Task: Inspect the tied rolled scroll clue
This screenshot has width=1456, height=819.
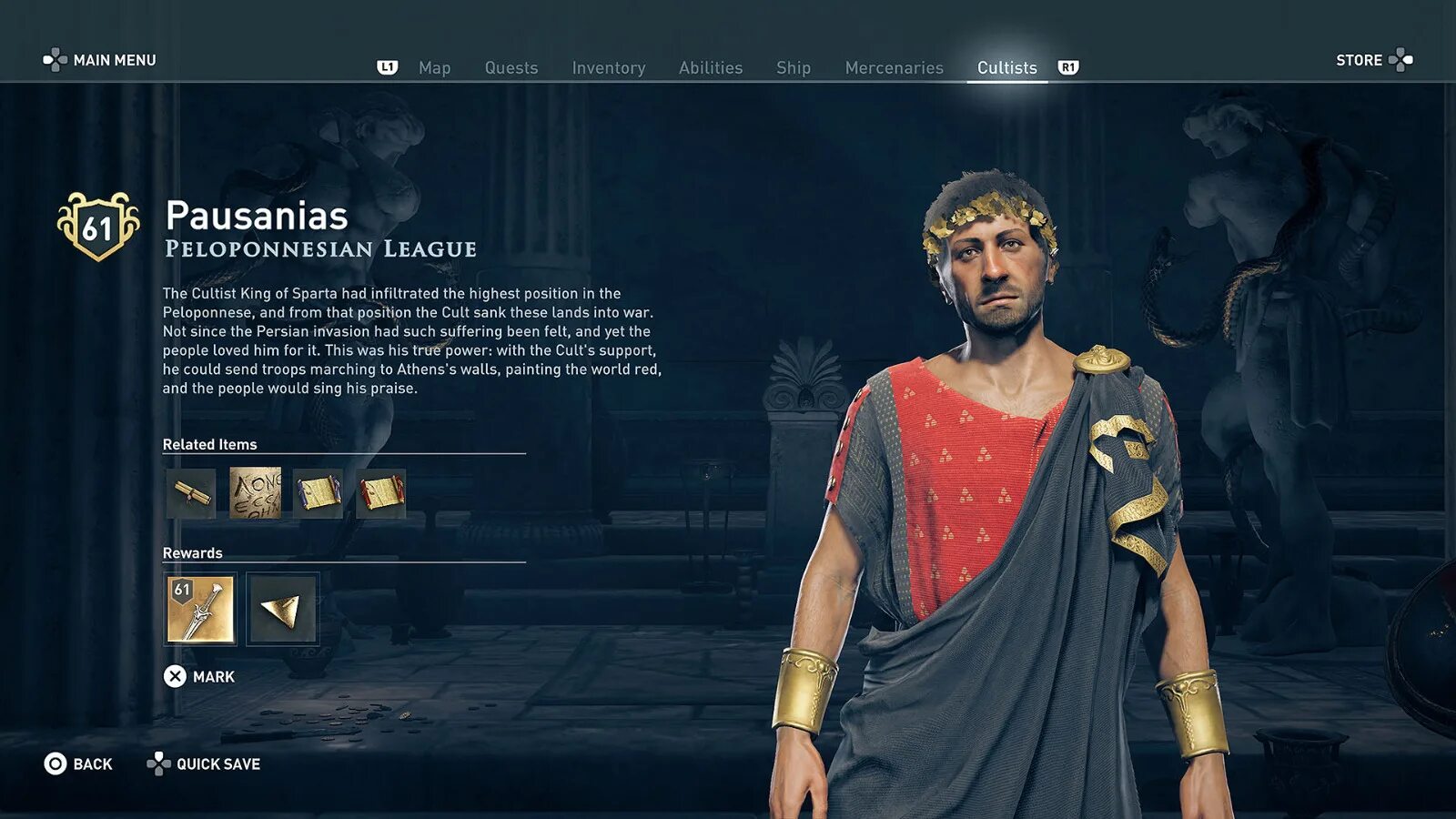Action: click(x=191, y=493)
